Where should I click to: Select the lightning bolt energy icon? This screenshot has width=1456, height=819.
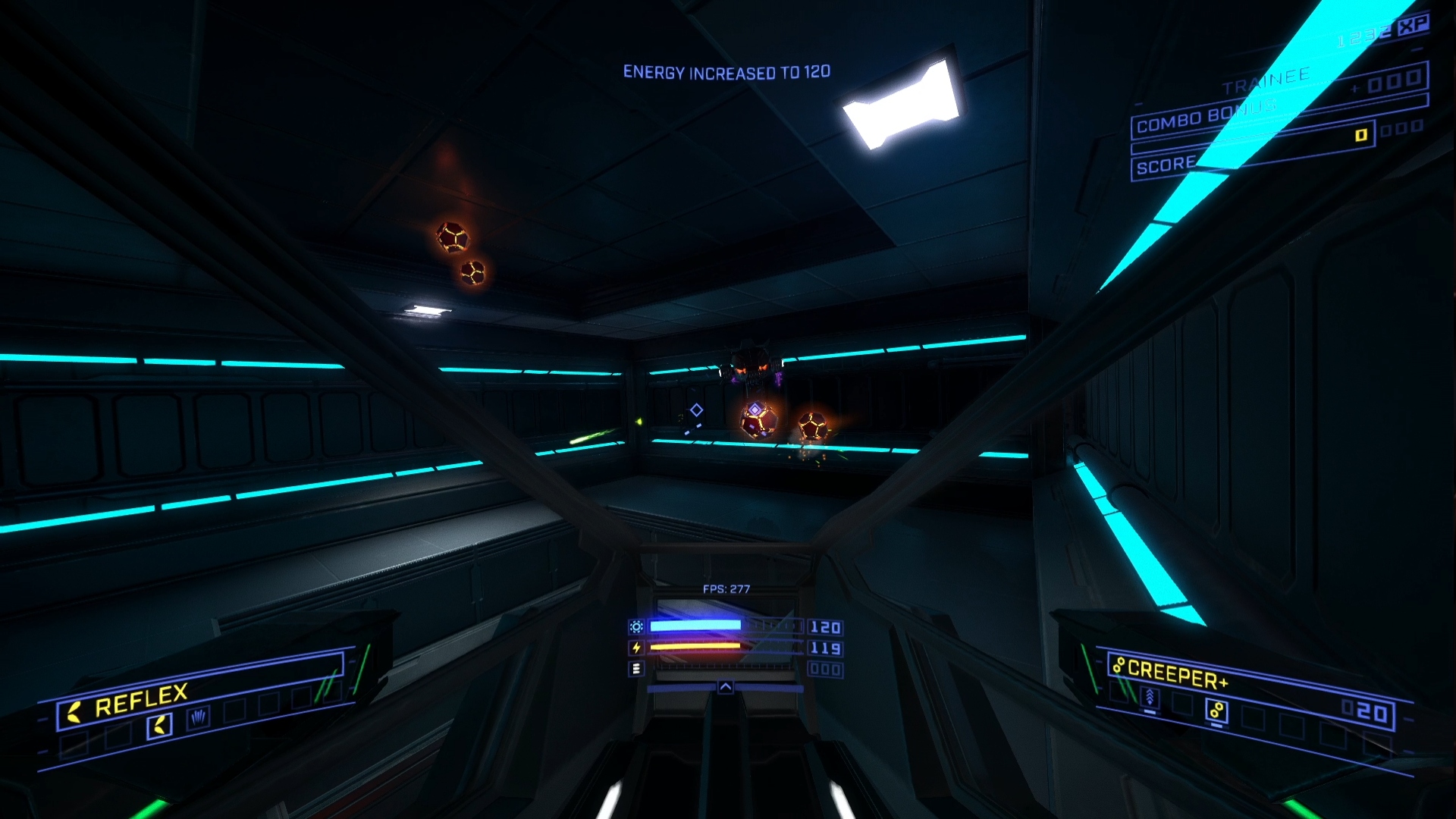tap(636, 648)
